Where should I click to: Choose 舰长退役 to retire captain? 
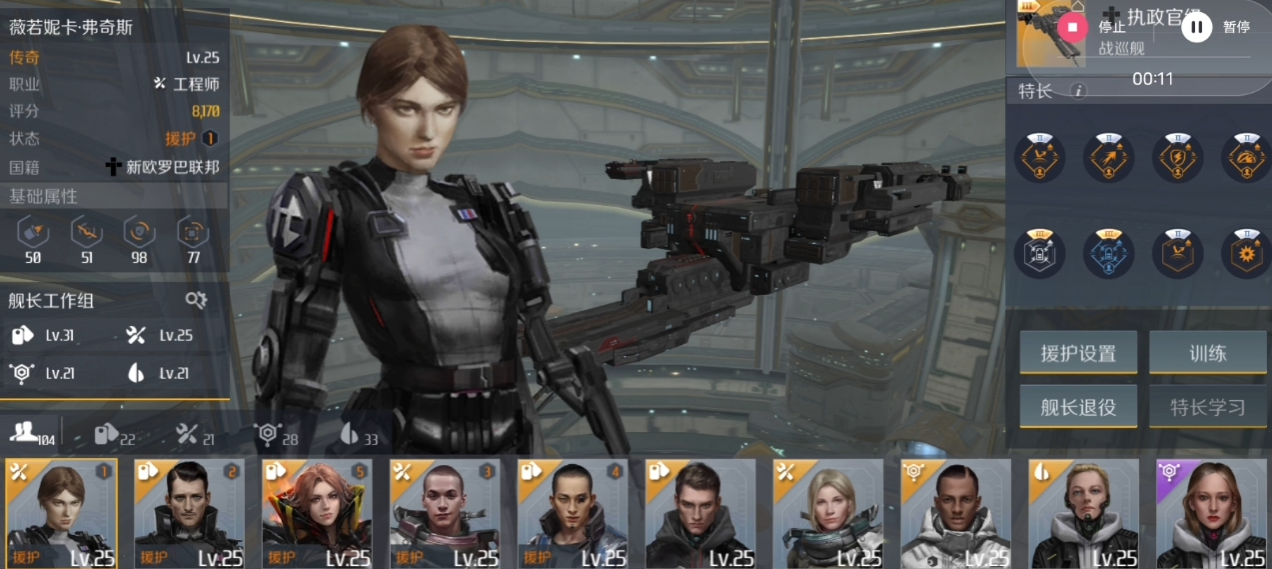[x=1078, y=407]
